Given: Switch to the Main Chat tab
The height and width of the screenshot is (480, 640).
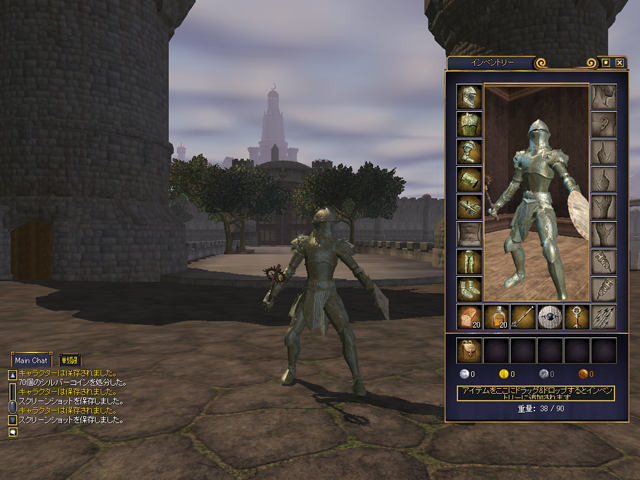Looking at the screenshot, I should point(31,360).
